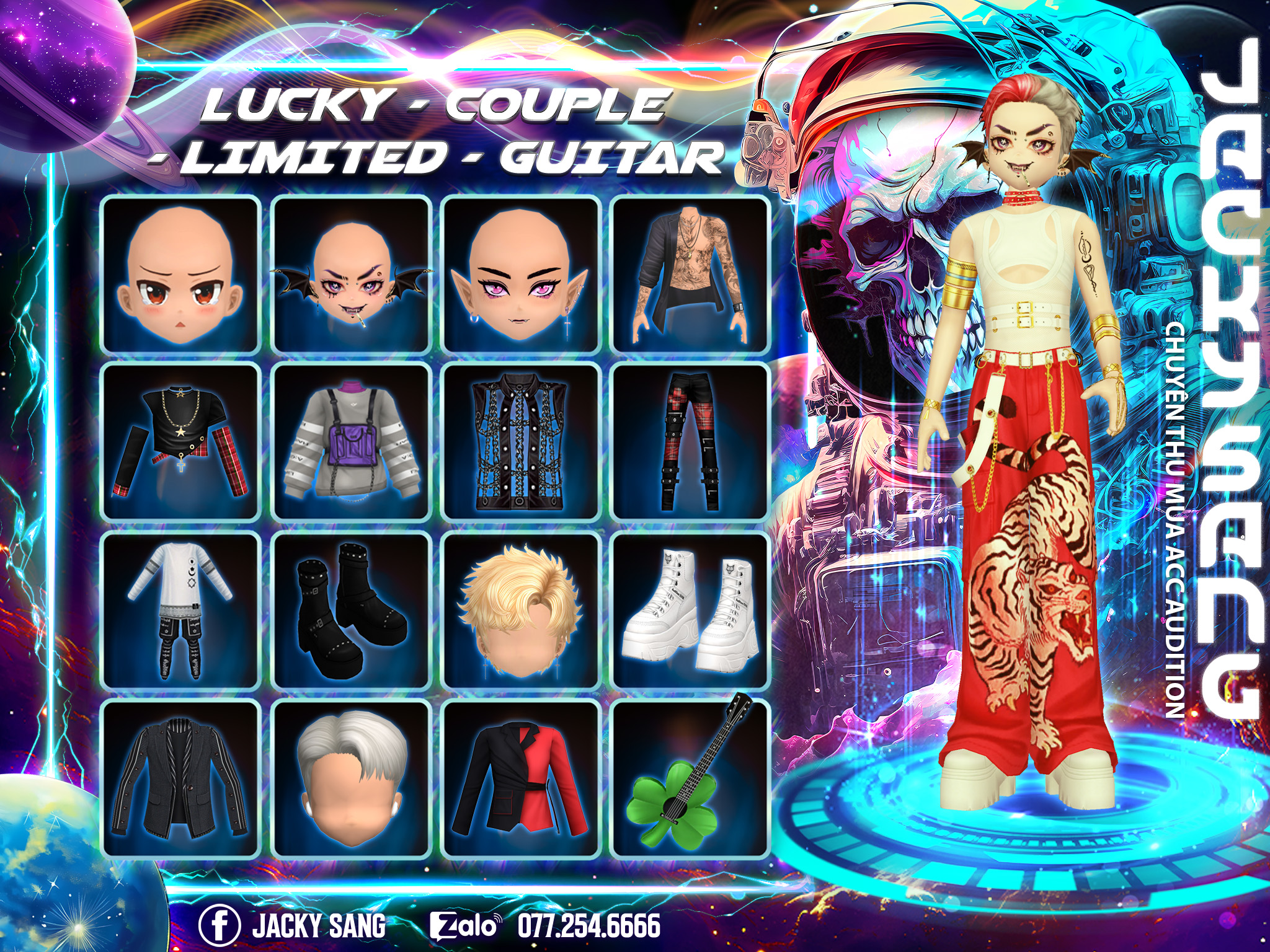Select the clover guitar item tile

tap(690, 778)
